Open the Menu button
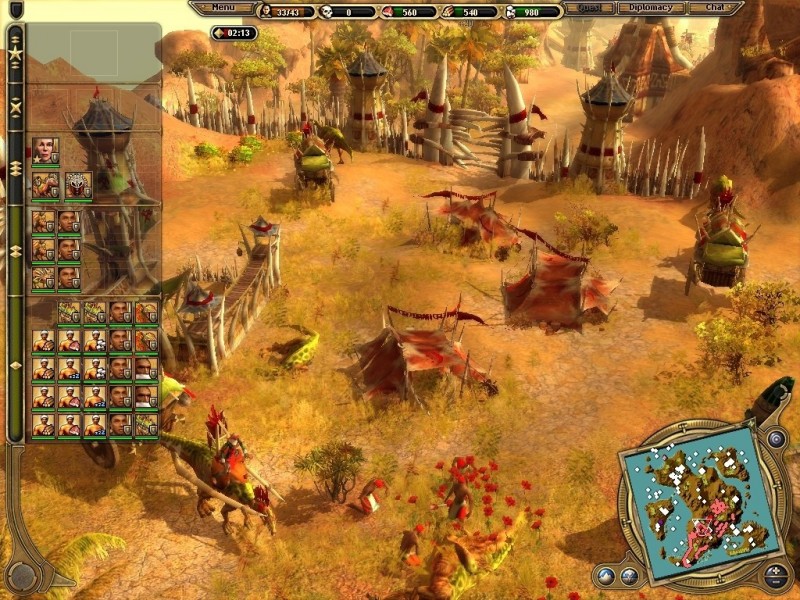This screenshot has width=800, height=600. [222, 8]
